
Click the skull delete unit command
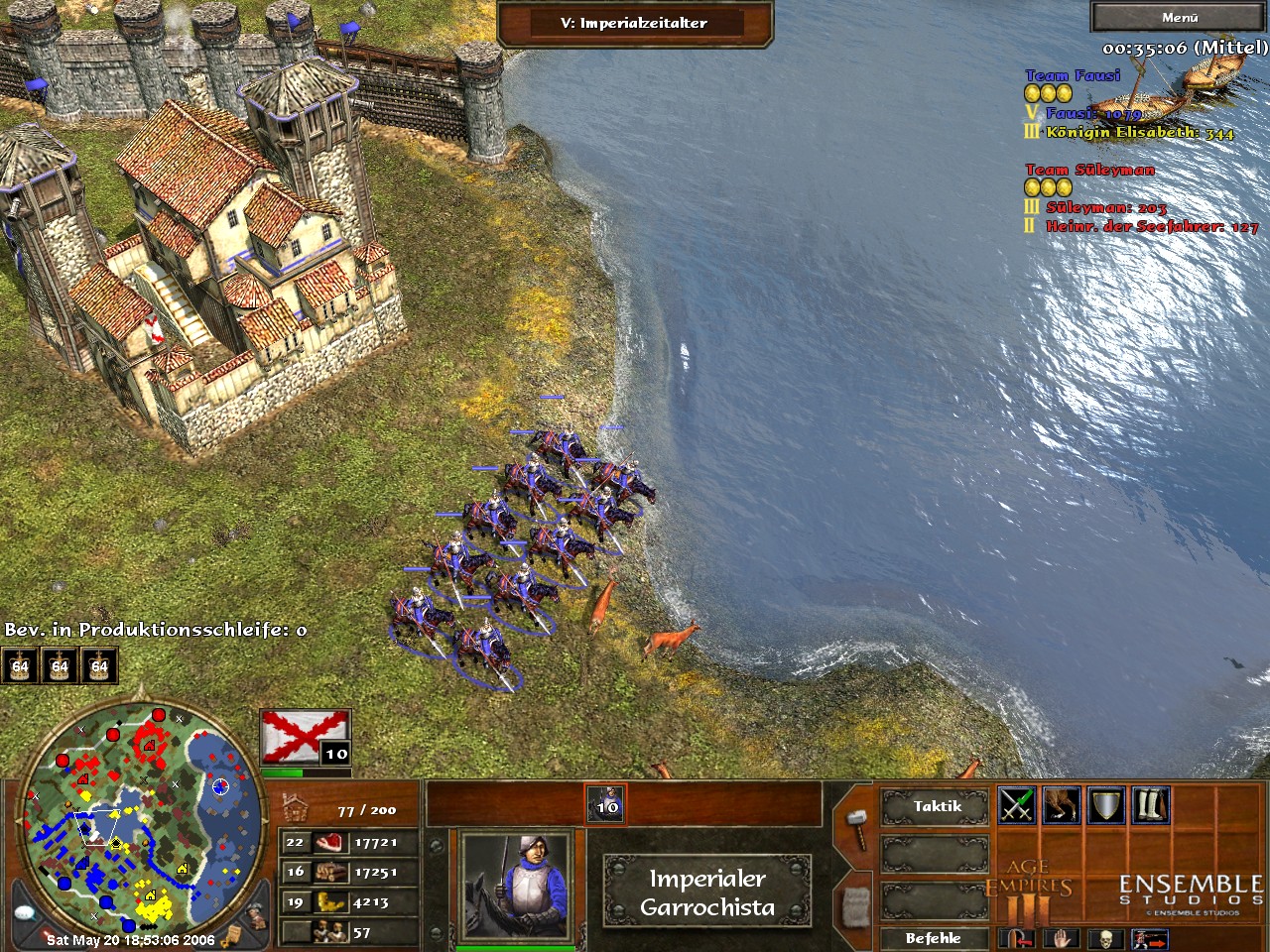[x=1105, y=938]
